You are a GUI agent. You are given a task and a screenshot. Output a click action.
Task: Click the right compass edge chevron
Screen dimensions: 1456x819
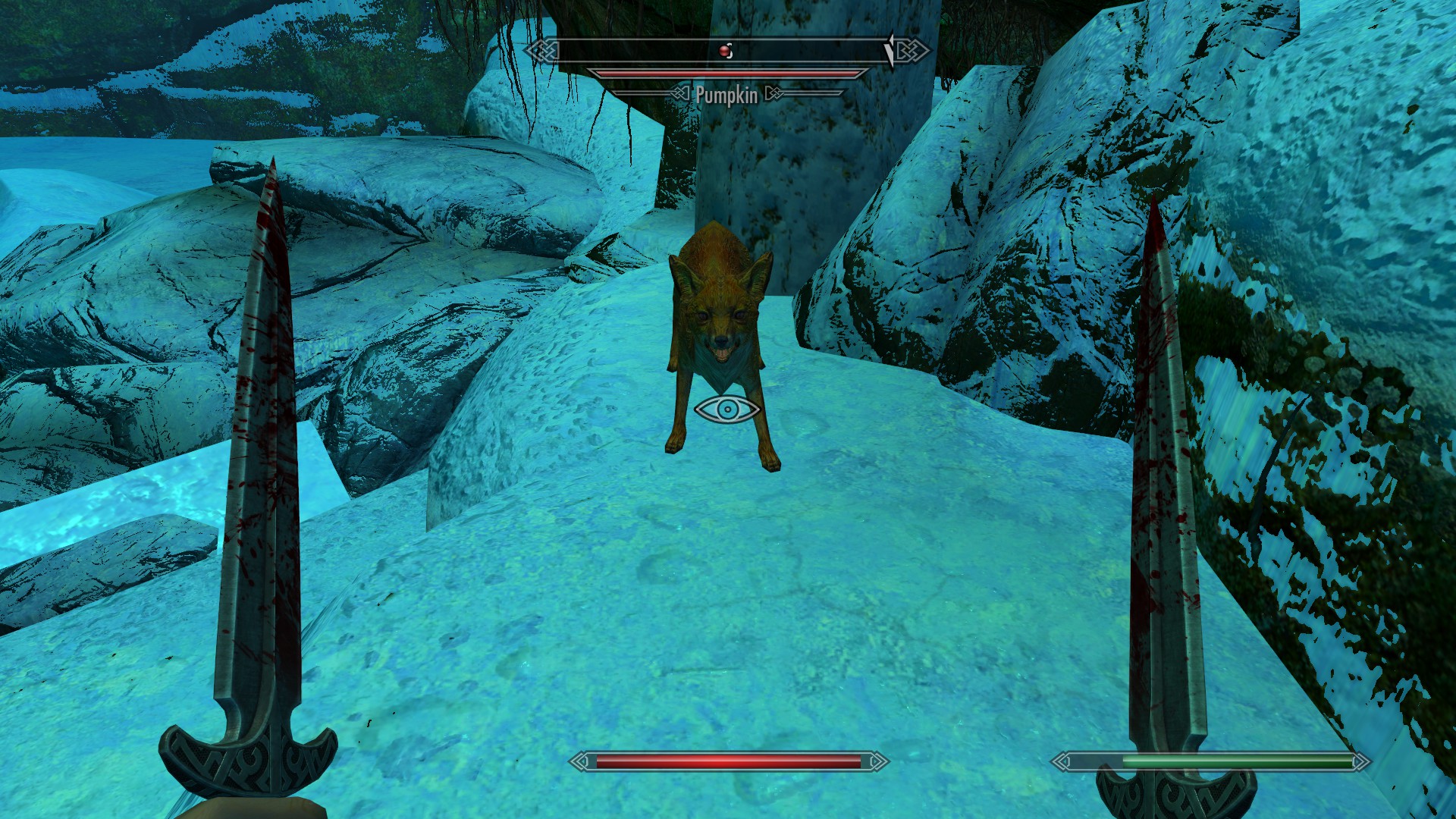tap(926, 51)
